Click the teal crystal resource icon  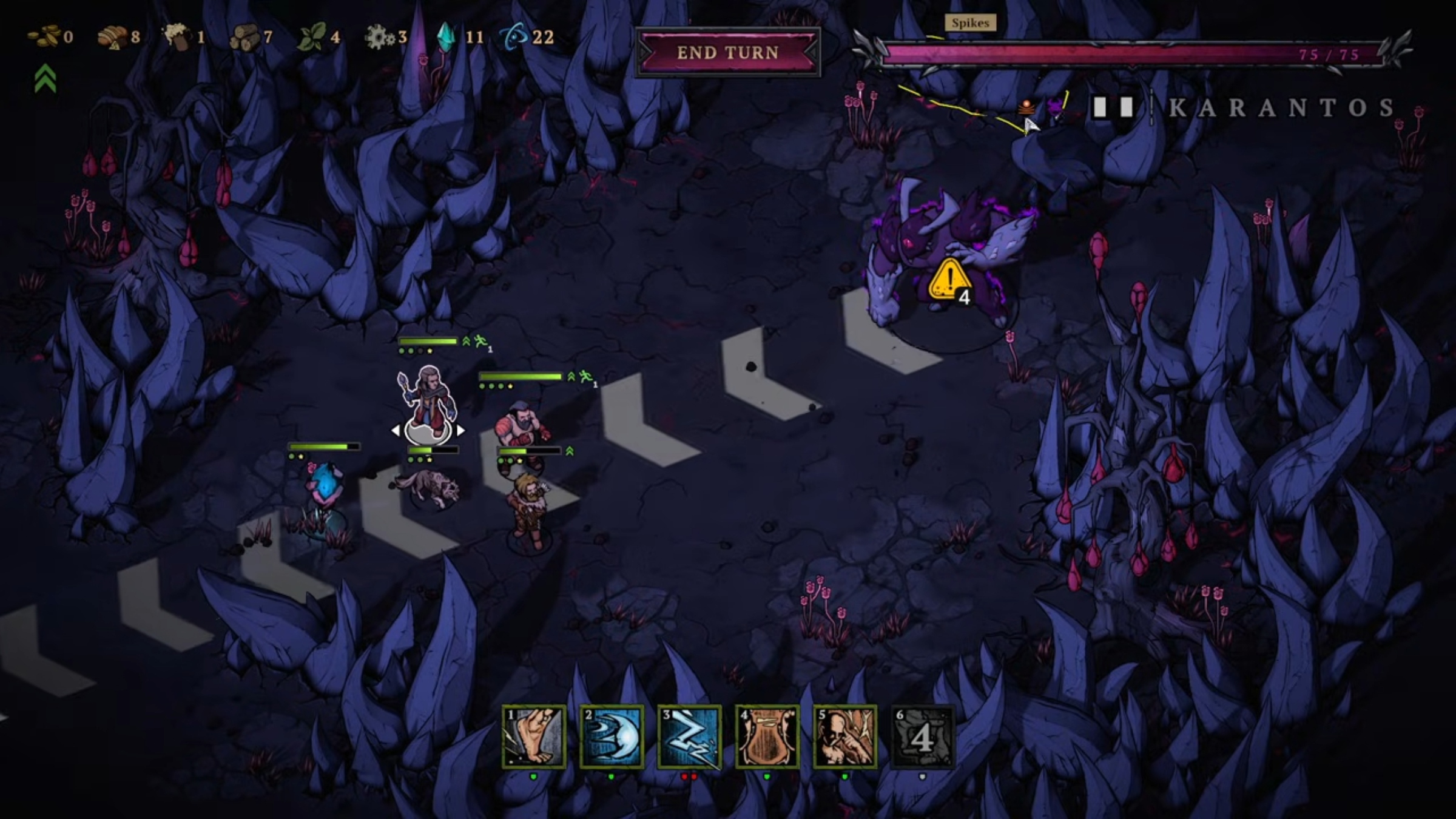pyautogui.click(x=447, y=37)
